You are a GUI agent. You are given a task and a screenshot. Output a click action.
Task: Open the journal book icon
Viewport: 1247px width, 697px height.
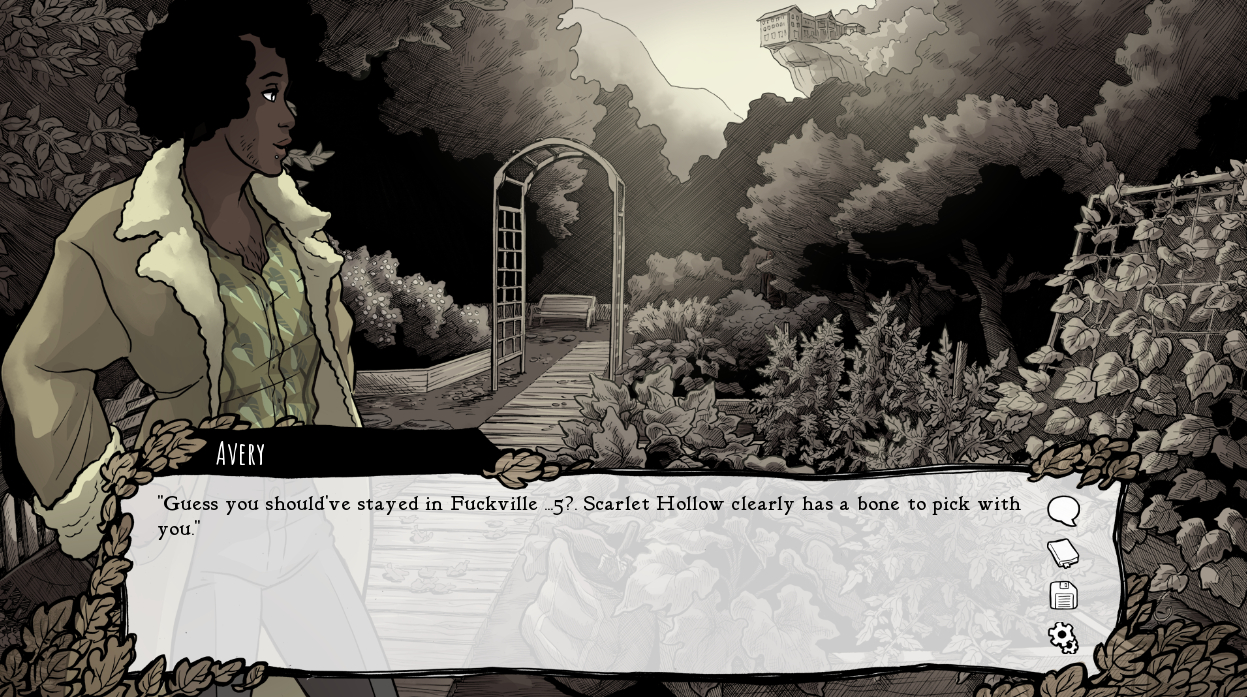[x=1063, y=553]
